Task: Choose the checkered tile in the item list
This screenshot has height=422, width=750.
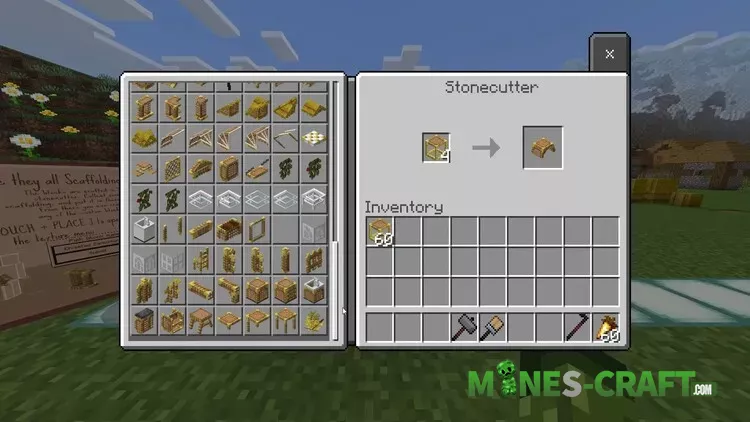Action: pos(314,136)
